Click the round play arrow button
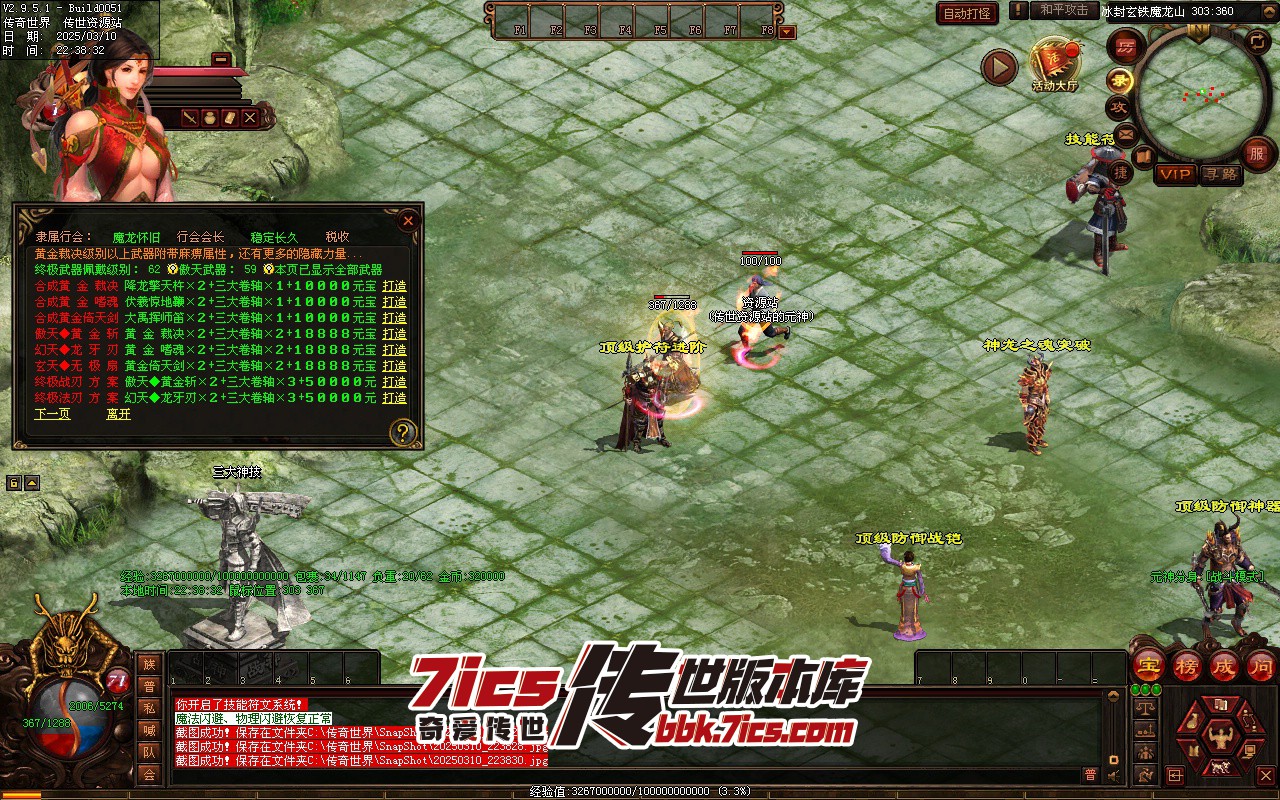 coord(998,67)
